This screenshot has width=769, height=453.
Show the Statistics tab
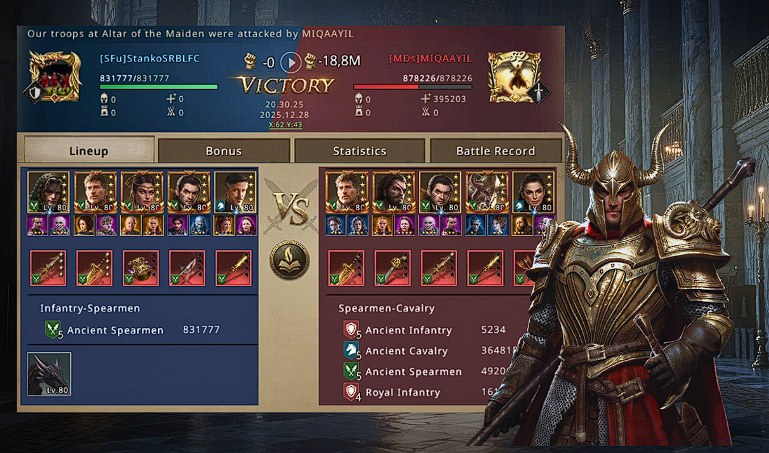click(x=359, y=151)
